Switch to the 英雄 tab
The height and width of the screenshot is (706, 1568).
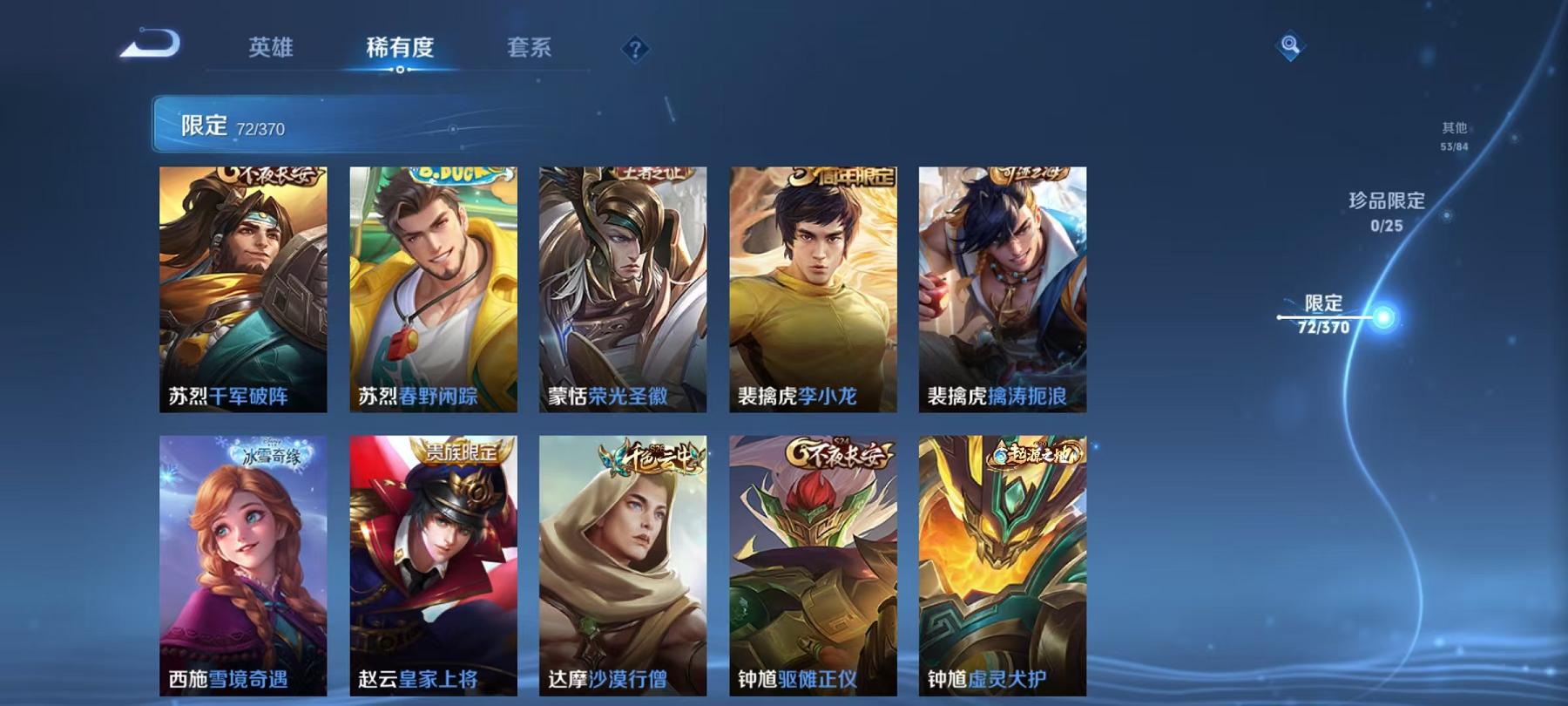271,48
